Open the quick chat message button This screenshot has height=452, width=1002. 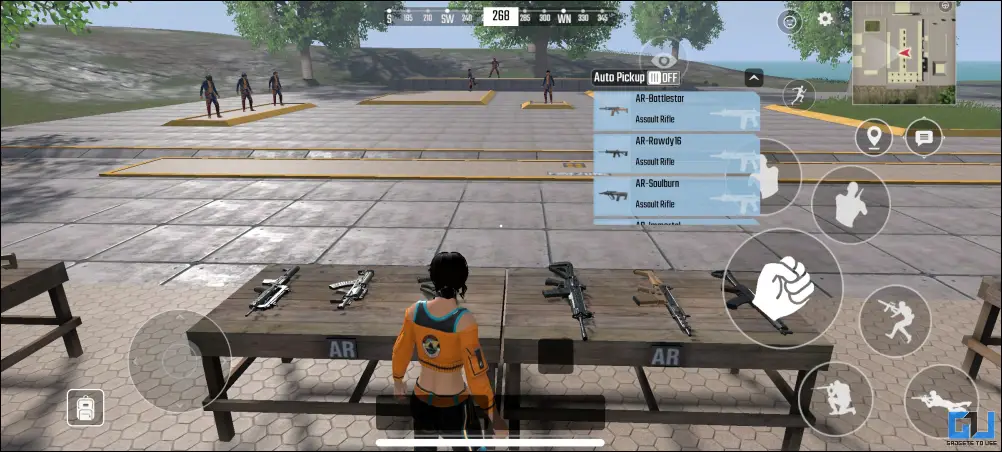click(923, 138)
